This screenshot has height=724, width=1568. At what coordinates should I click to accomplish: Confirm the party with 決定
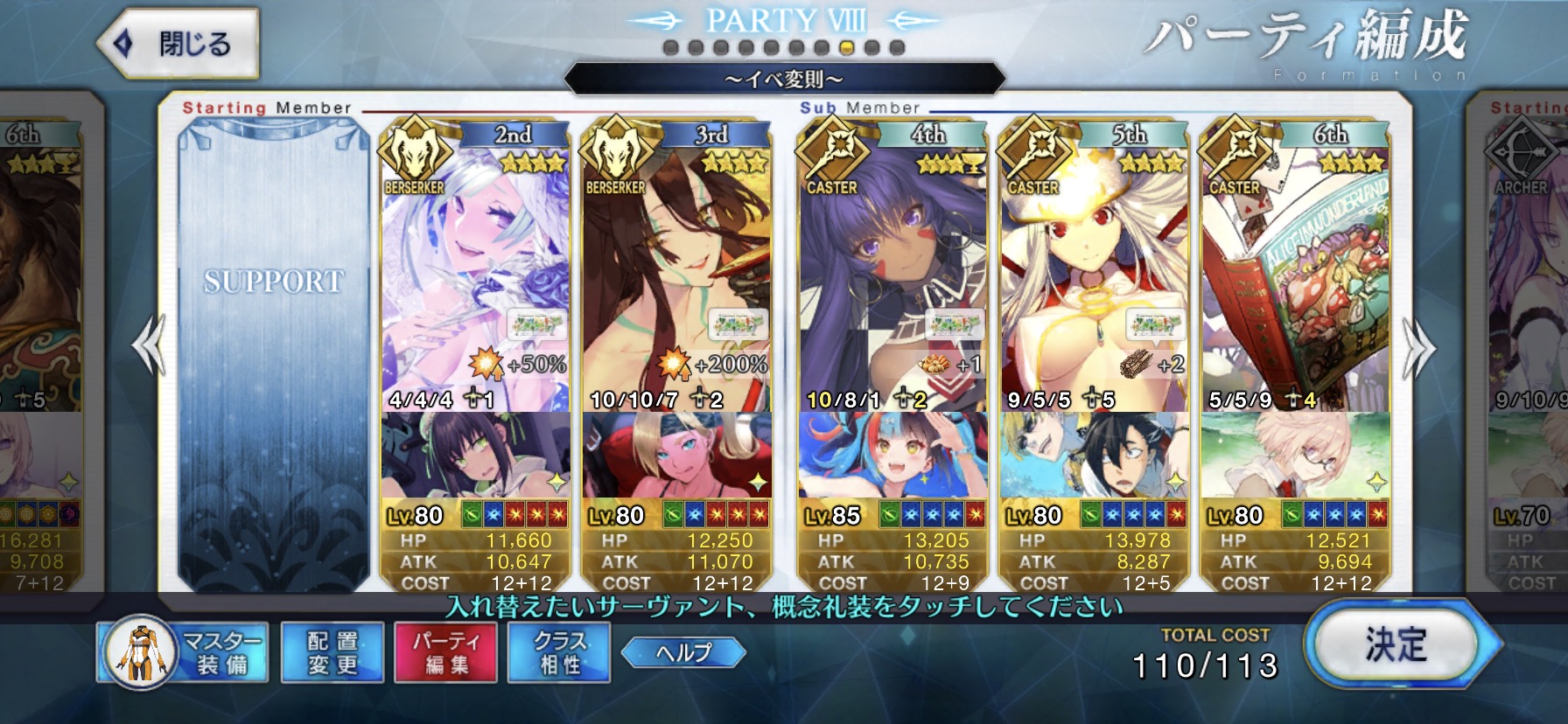pyautogui.click(x=1396, y=645)
